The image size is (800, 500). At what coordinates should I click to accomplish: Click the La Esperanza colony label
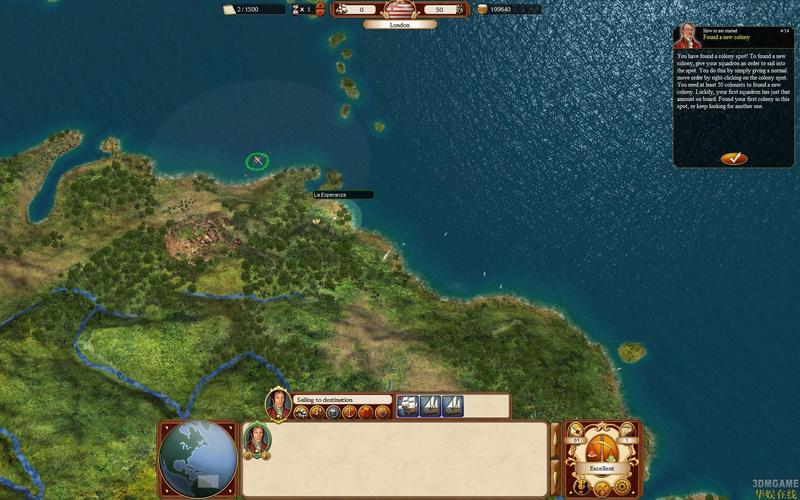pos(343,195)
